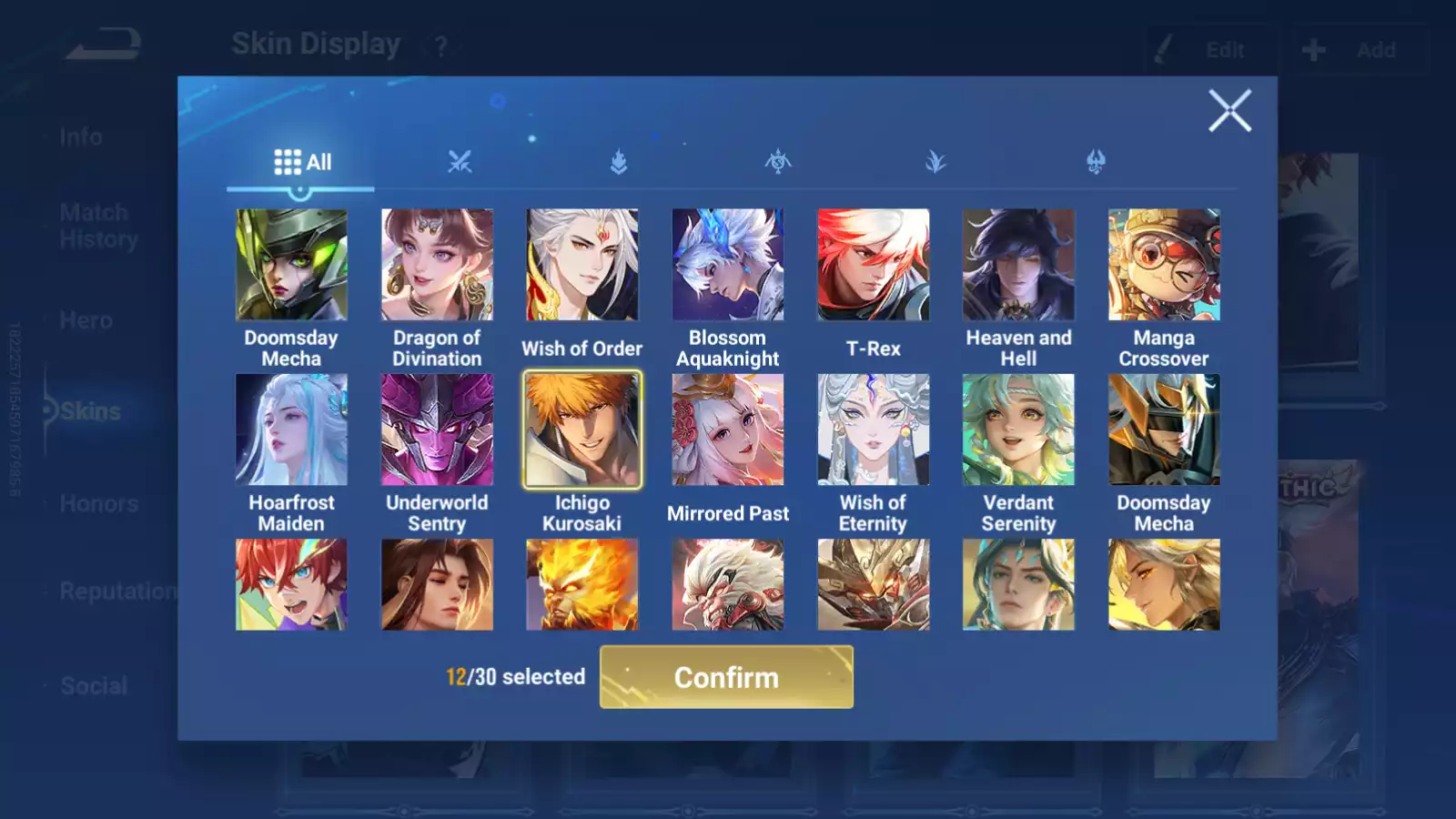
Task: Select the Mirrored Past skin thumbnail
Action: pos(728,430)
